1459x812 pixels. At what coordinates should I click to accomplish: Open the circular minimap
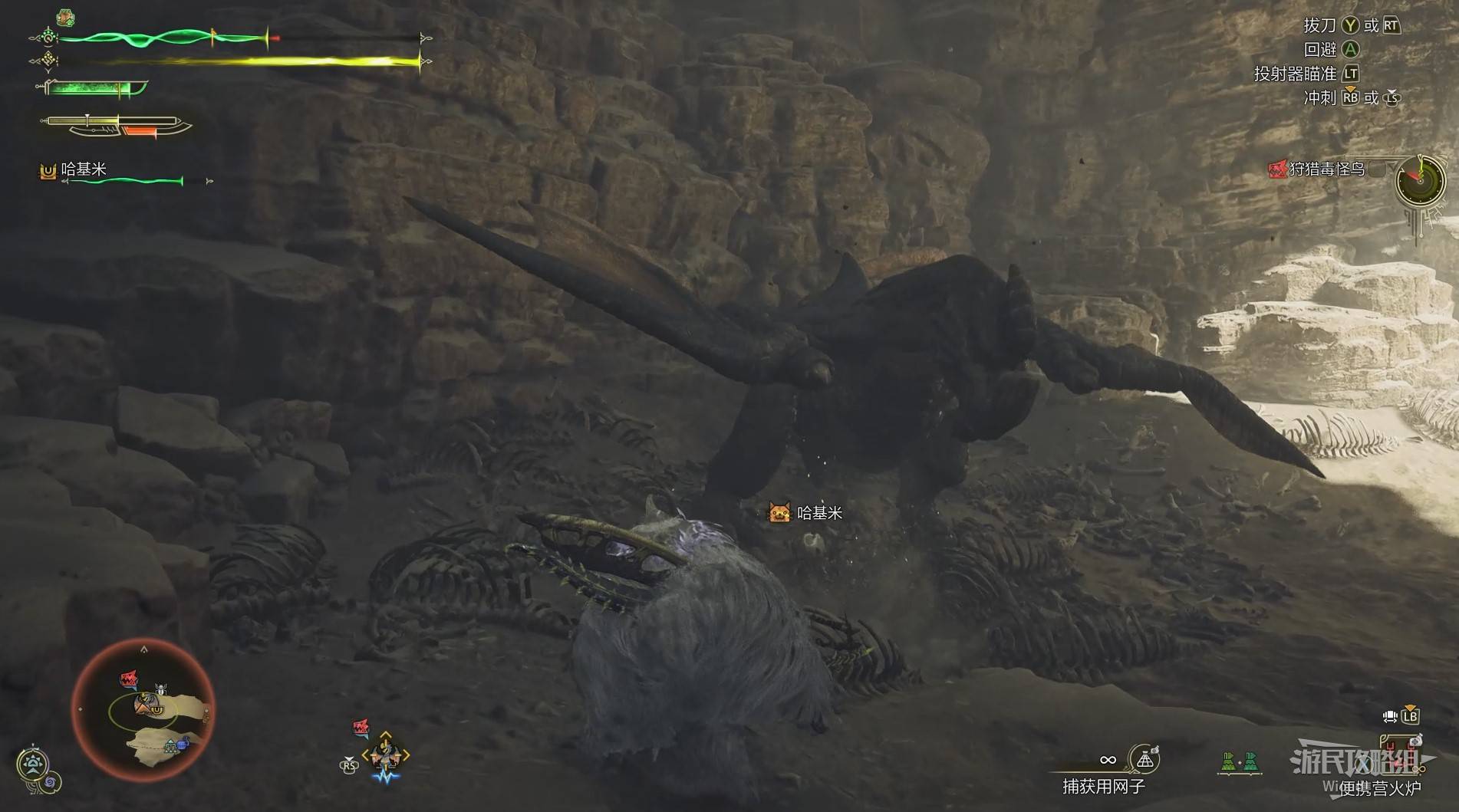coord(143,711)
